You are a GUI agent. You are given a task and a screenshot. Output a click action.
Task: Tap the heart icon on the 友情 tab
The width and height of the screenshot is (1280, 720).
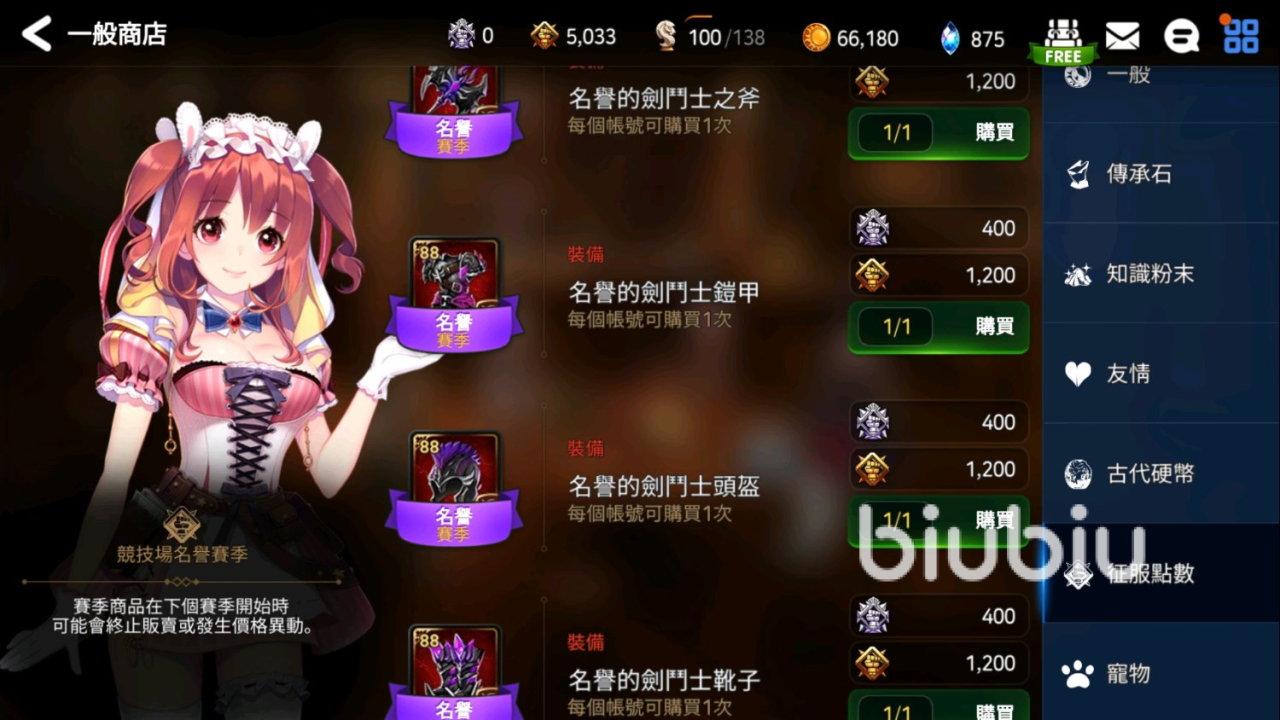pos(1078,374)
